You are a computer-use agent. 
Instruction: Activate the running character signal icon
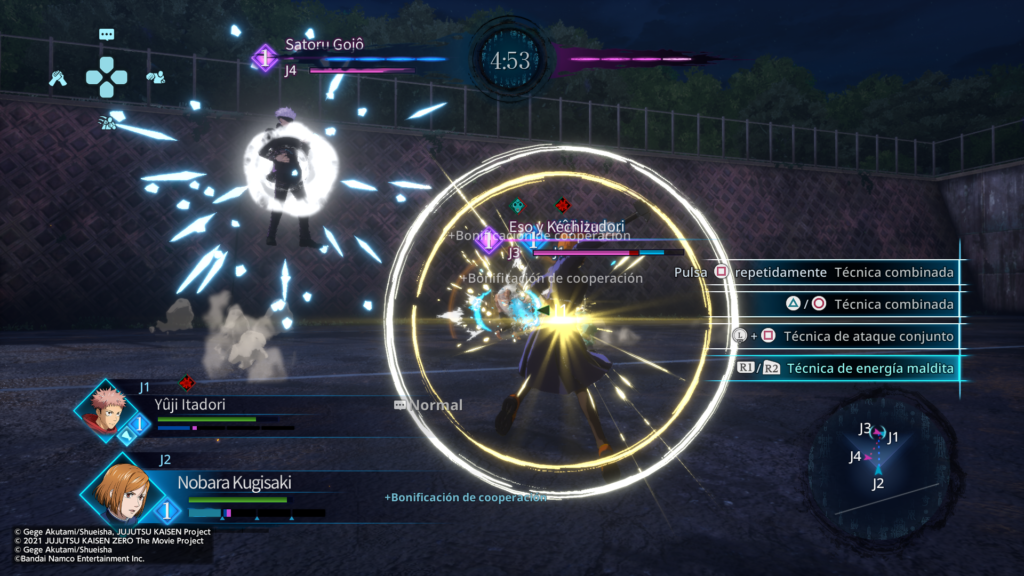(x=106, y=122)
